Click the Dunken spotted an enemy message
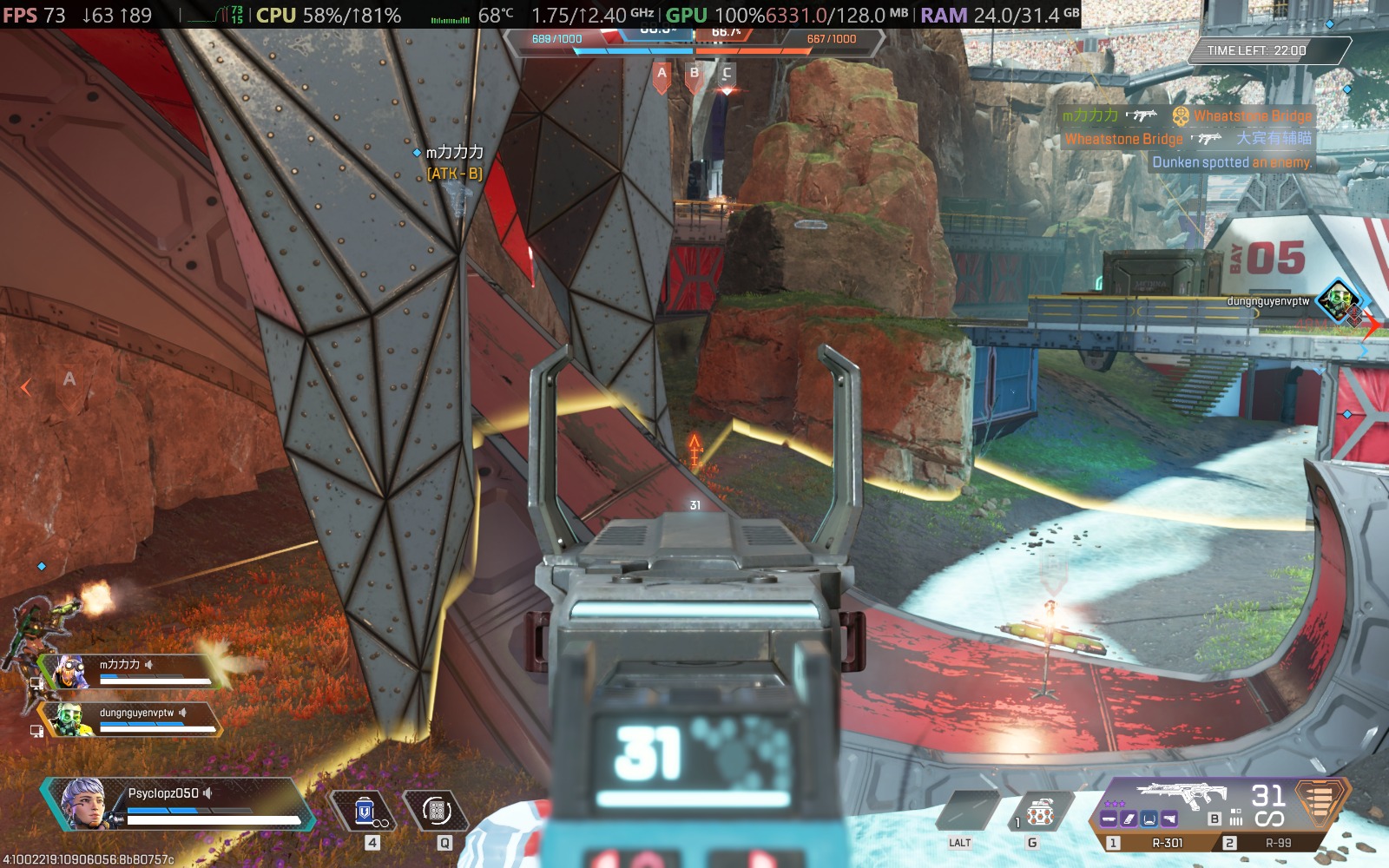Viewport: 1389px width, 868px height. [x=1233, y=162]
